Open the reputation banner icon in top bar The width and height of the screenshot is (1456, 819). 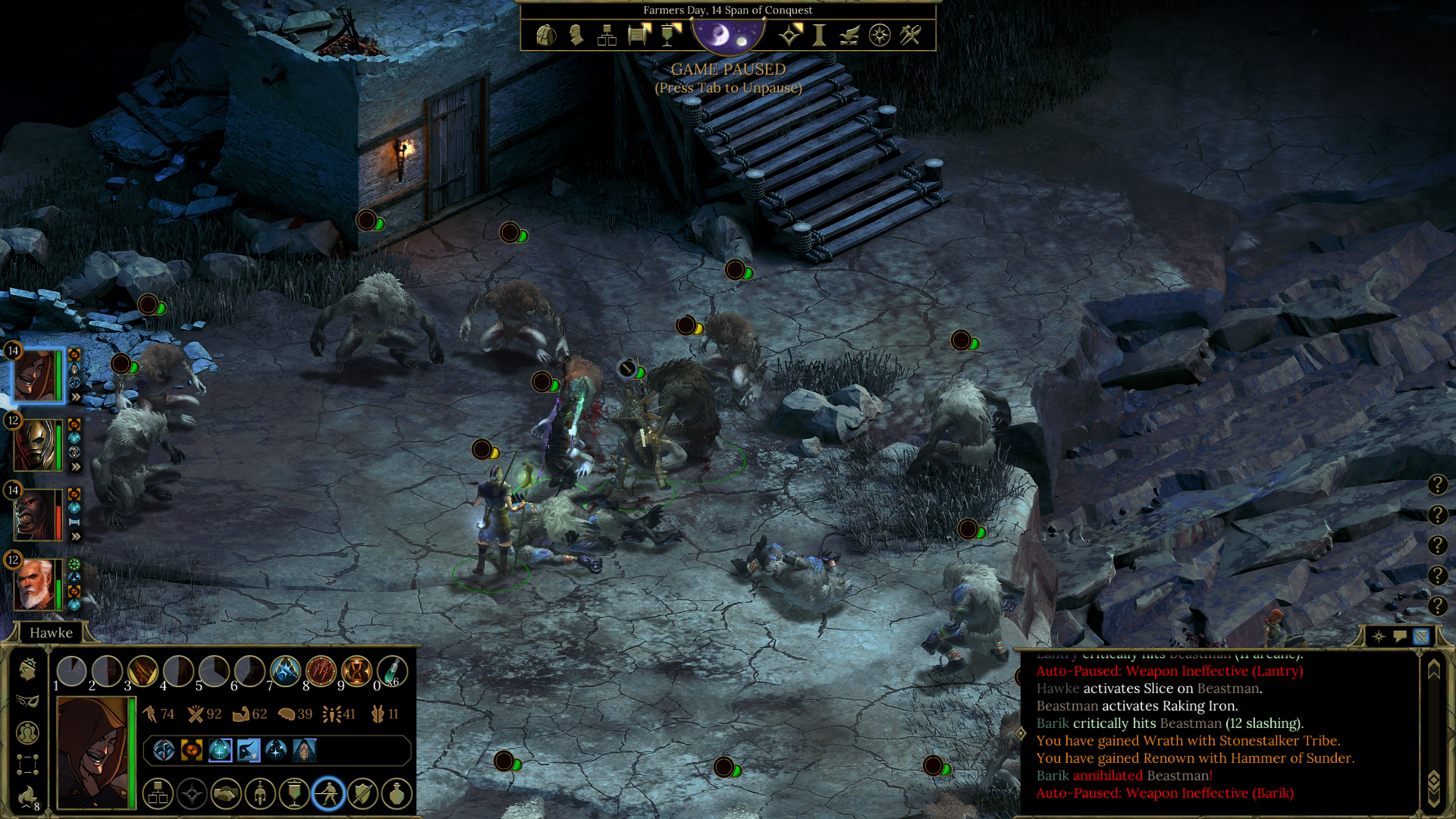coord(669,35)
